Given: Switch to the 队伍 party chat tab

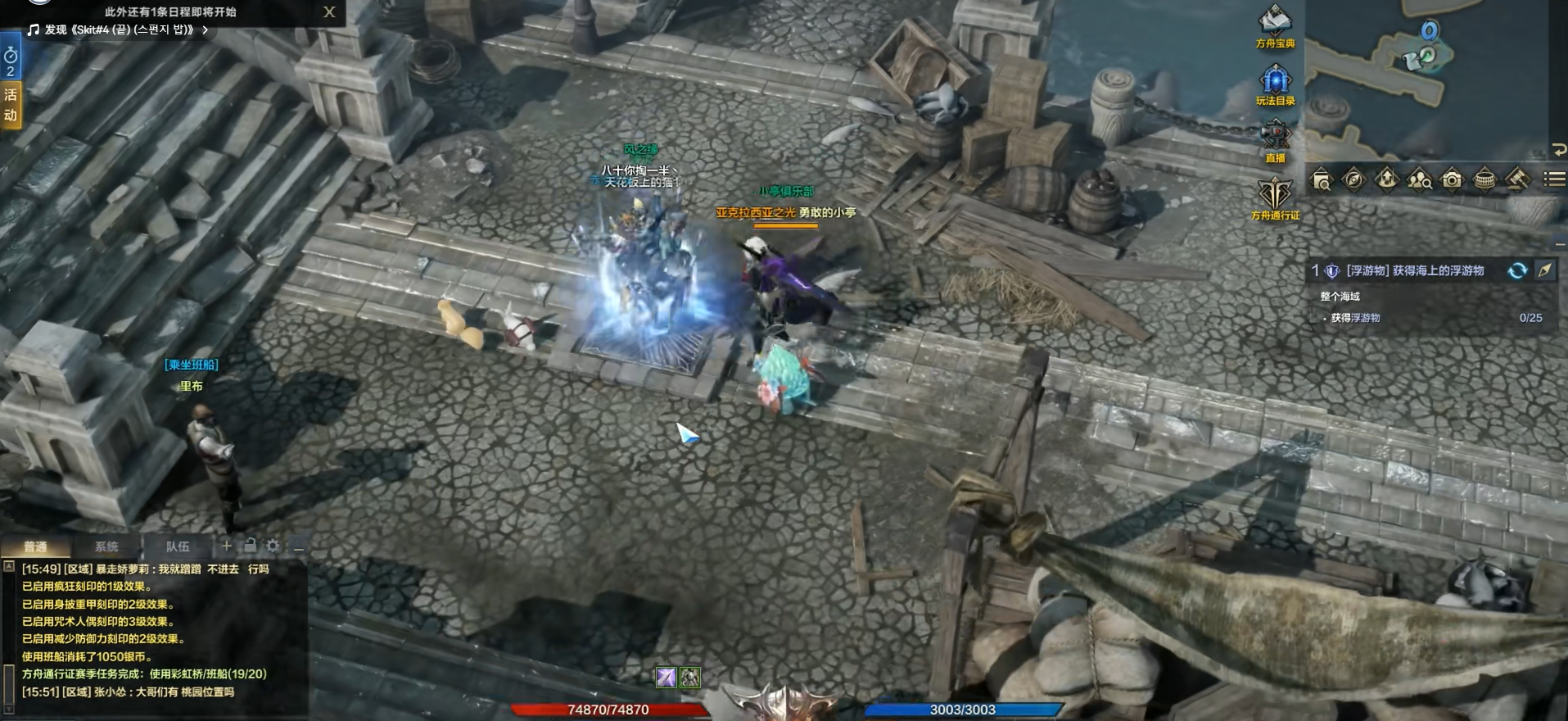Looking at the screenshot, I should pyautogui.click(x=178, y=546).
